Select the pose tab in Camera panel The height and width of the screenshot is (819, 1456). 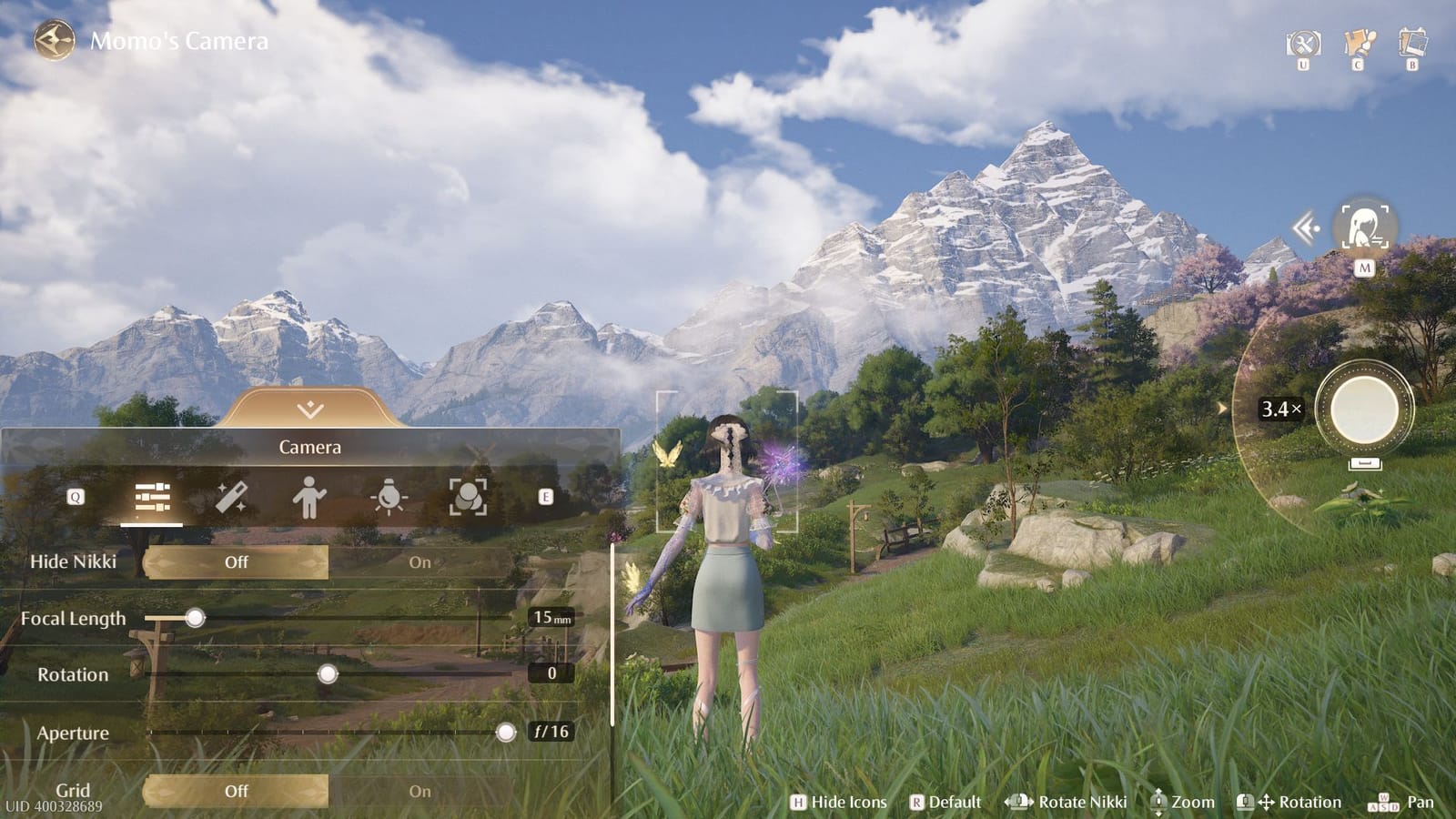(309, 496)
